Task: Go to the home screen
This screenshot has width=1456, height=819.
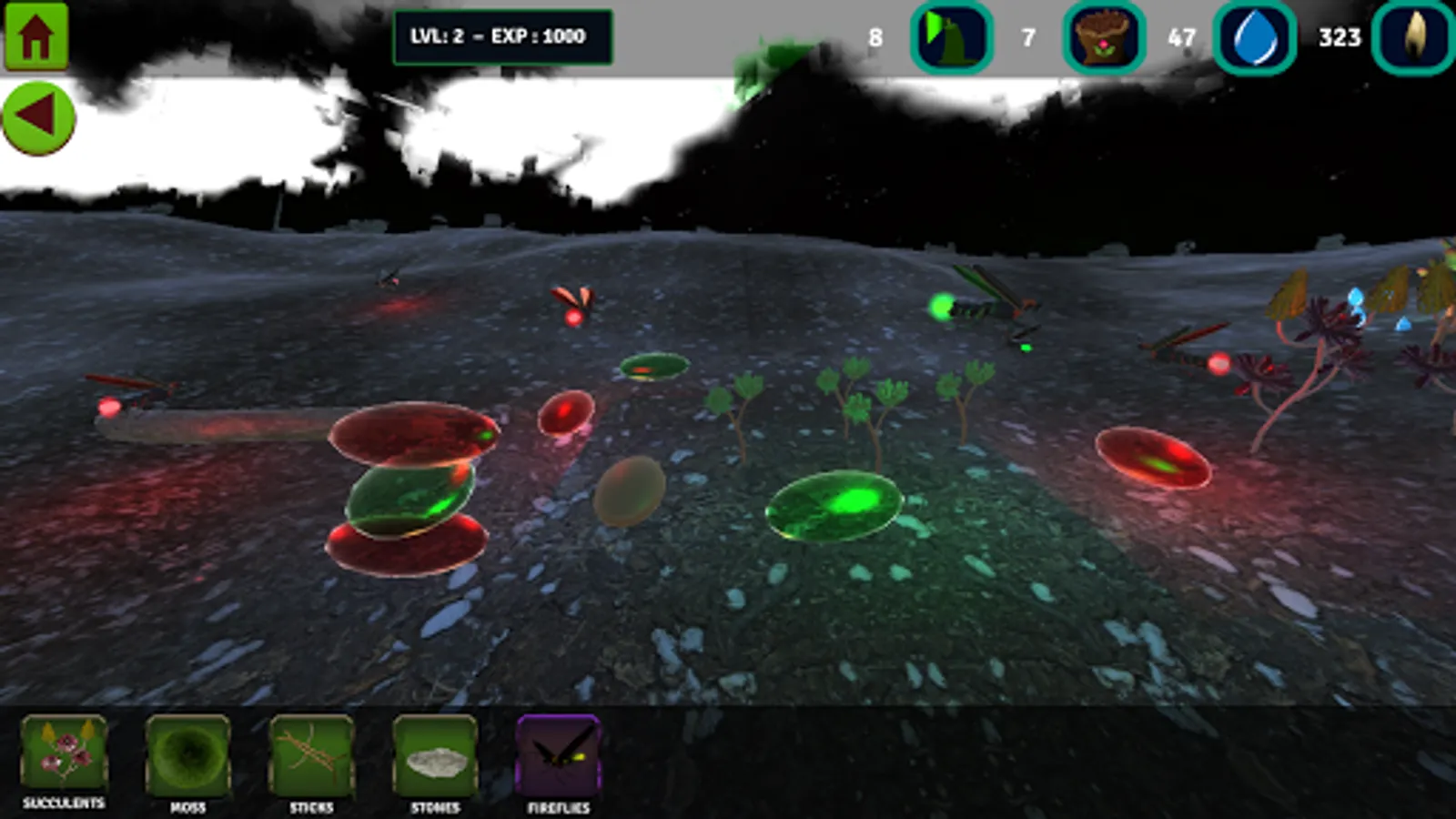Action: pos(36,36)
